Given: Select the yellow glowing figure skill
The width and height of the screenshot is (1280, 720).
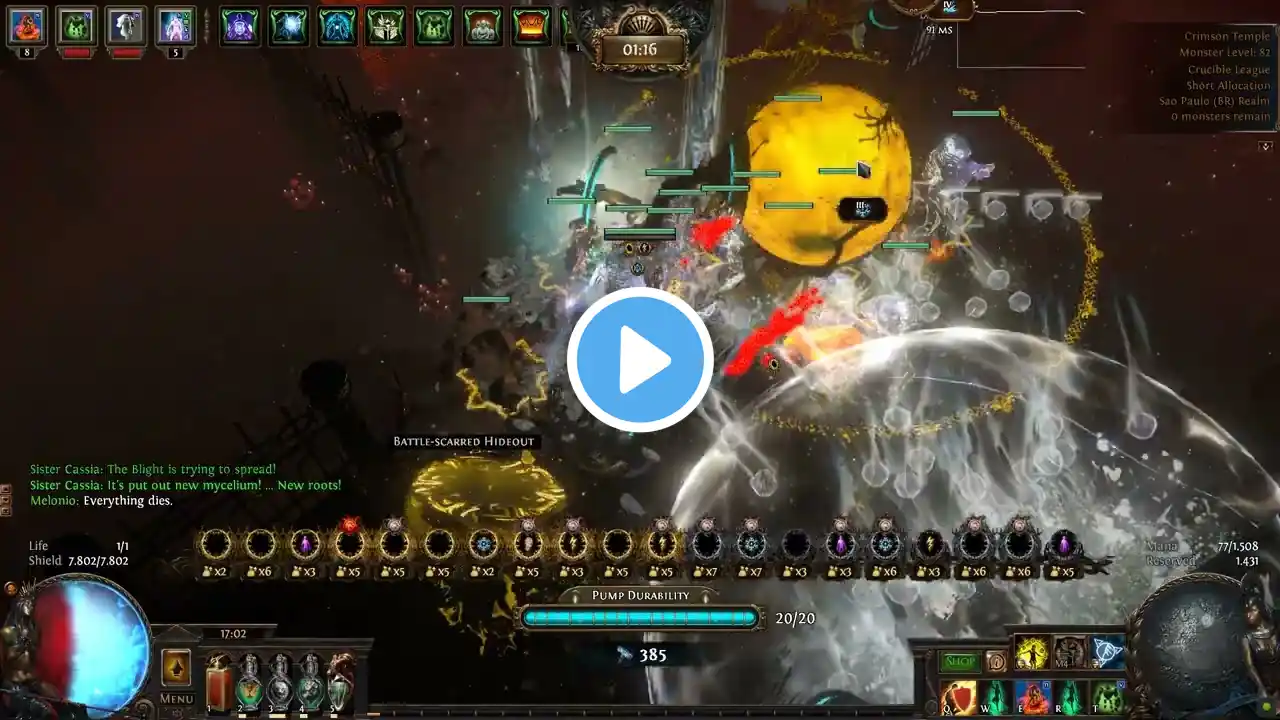Looking at the screenshot, I should (1031, 653).
